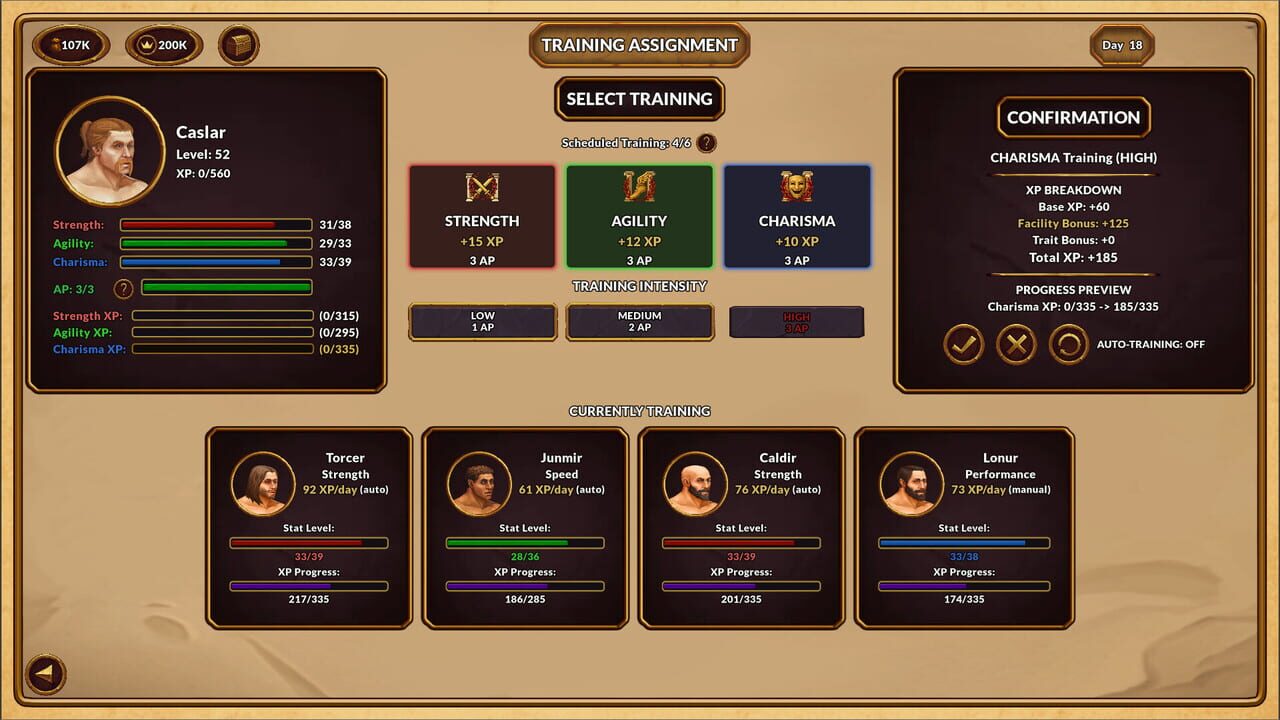Click Caslar's green AP bar
The width and height of the screenshot is (1280, 720).
point(226,287)
